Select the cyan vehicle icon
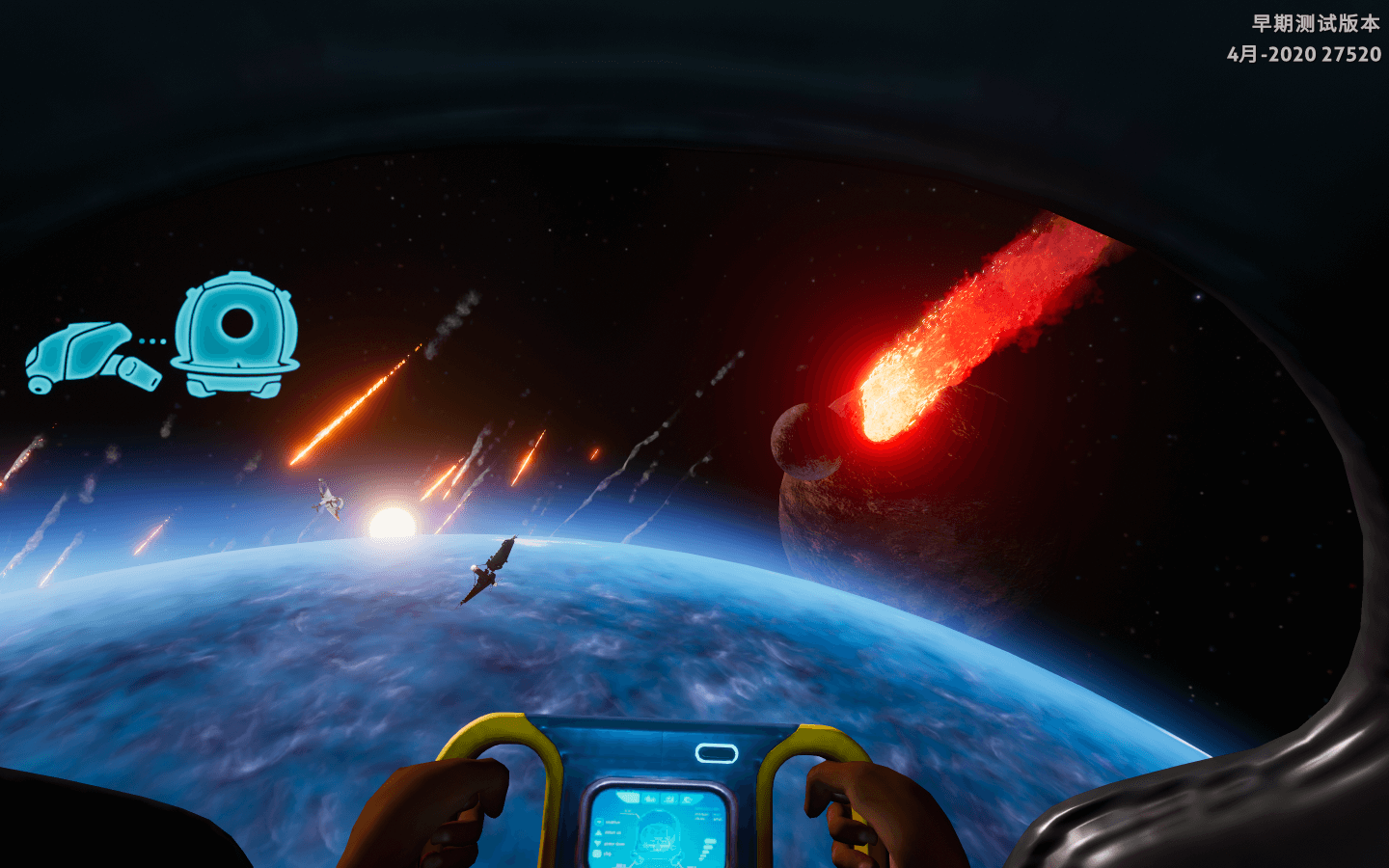The height and width of the screenshot is (868, 1389). click(91, 355)
